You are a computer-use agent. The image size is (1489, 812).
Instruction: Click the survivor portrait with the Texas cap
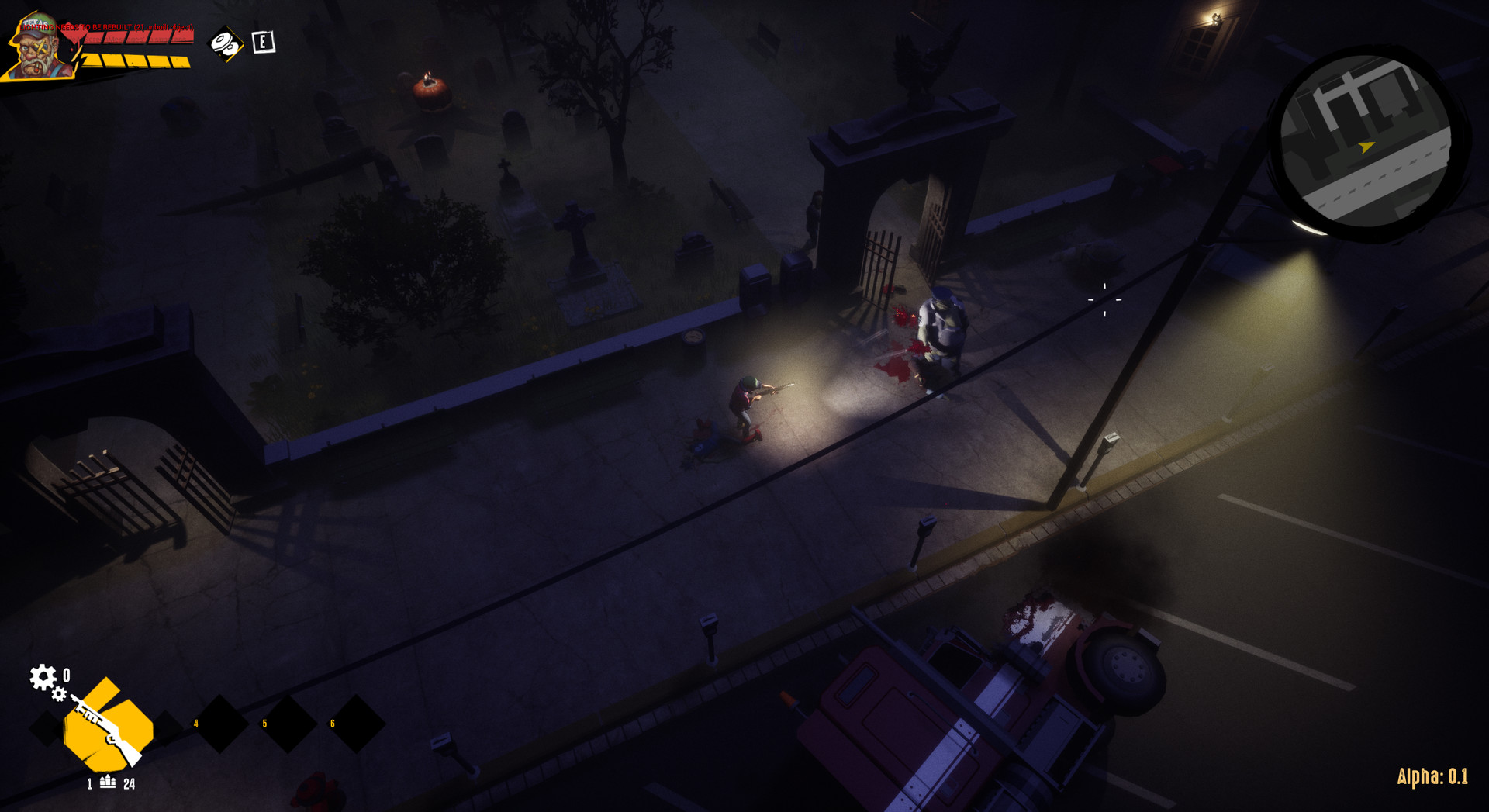36,47
